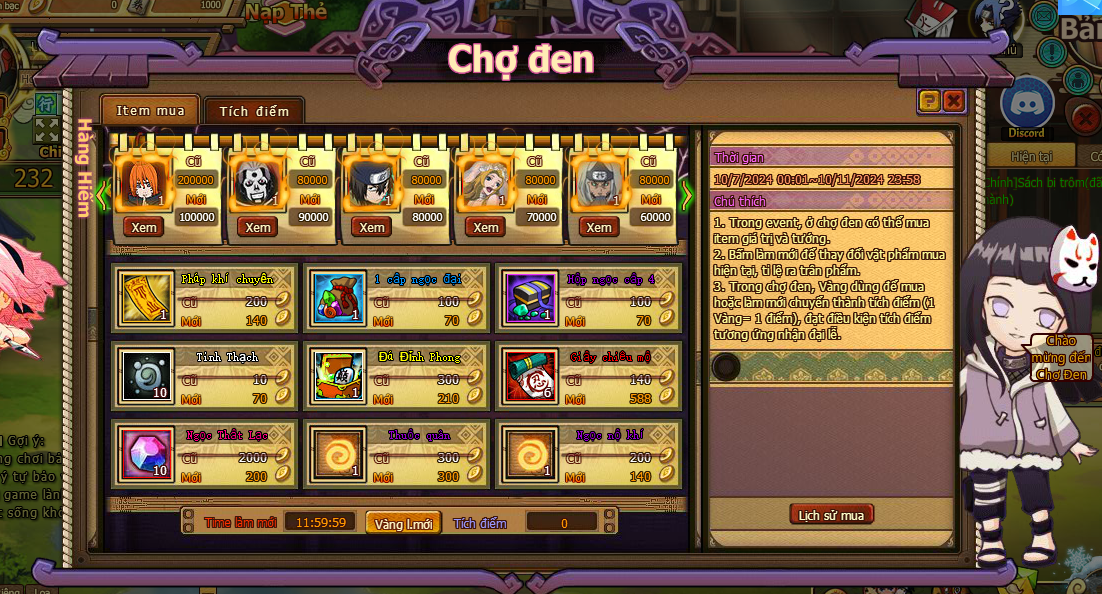
Task: Click Xem under the blonde hero priced 70000
Action: (486, 227)
